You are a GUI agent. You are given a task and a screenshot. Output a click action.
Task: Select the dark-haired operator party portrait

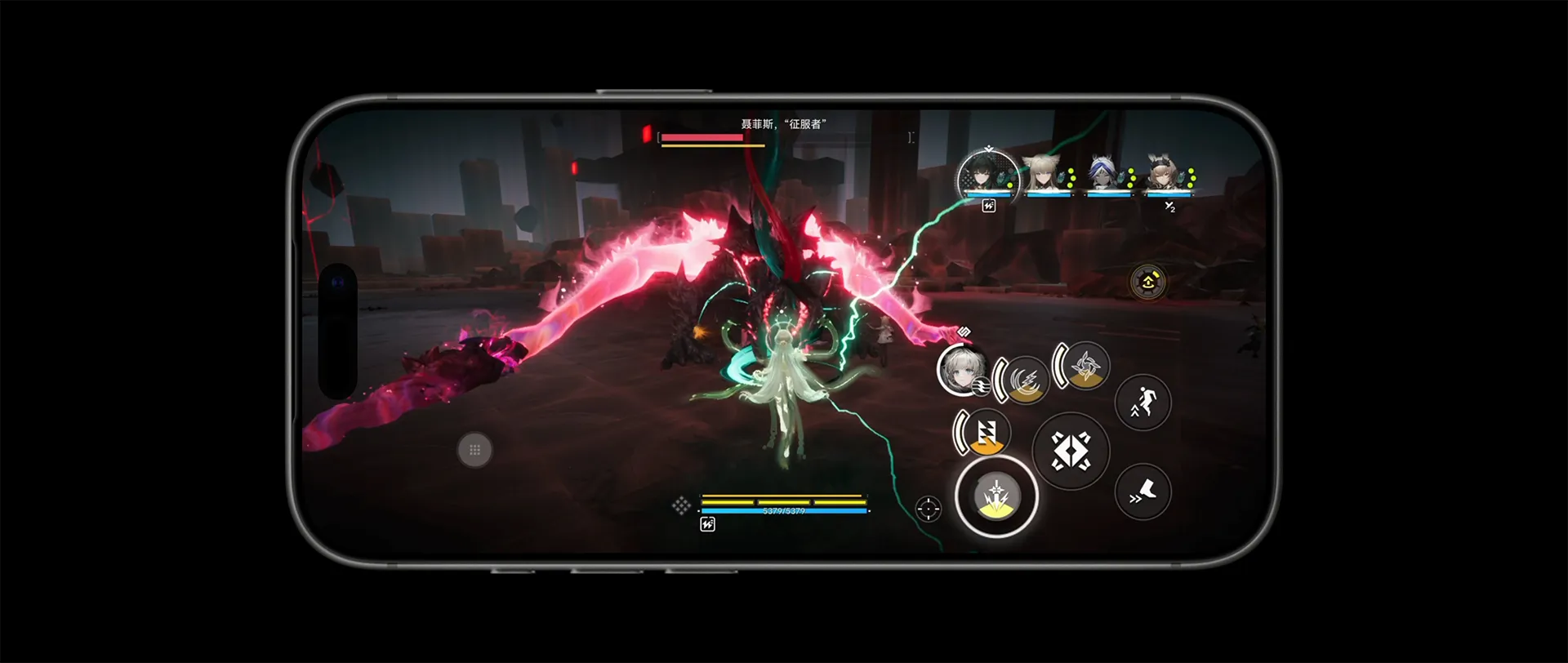pyautogui.click(x=987, y=176)
